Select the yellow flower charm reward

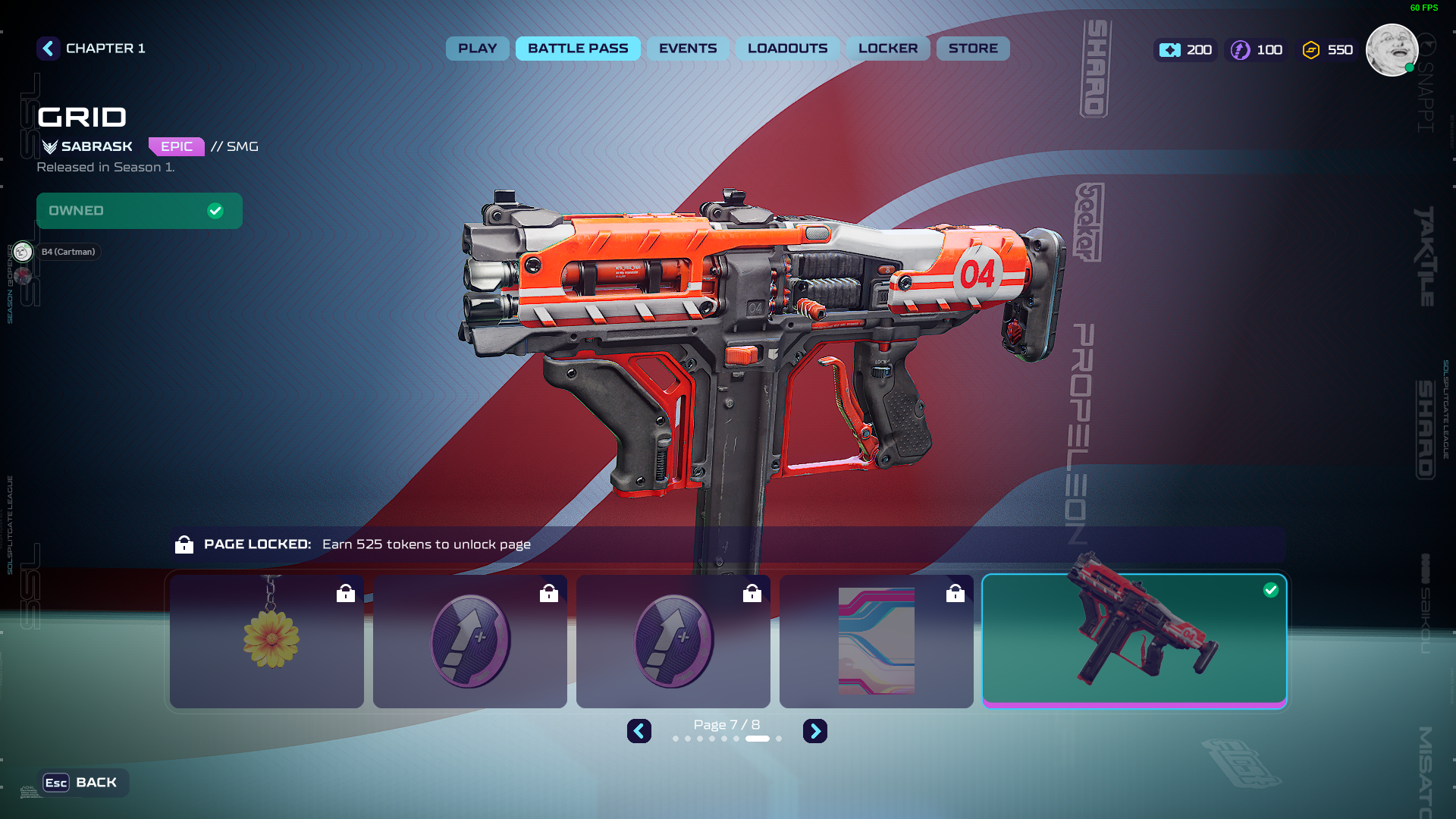[x=267, y=641]
